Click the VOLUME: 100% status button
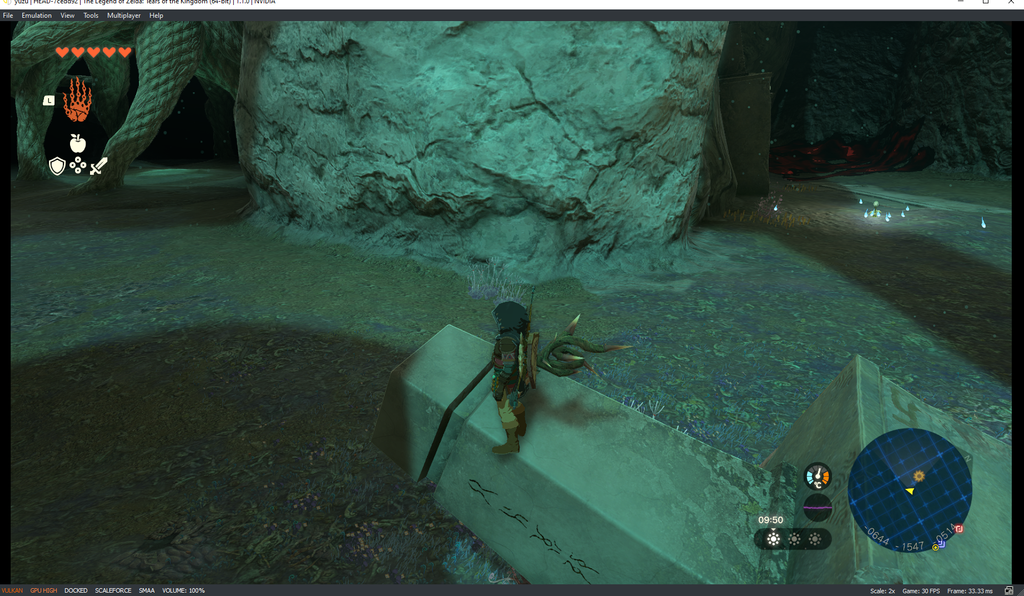 183,591
